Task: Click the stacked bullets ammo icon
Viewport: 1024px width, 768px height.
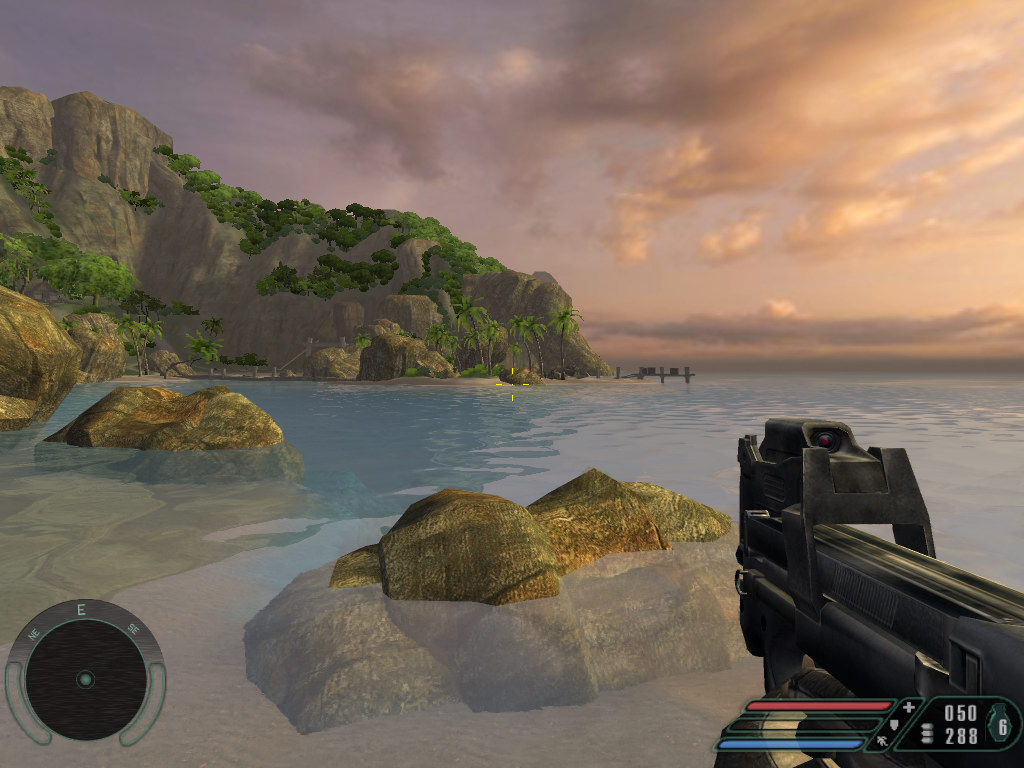Action: (x=925, y=733)
